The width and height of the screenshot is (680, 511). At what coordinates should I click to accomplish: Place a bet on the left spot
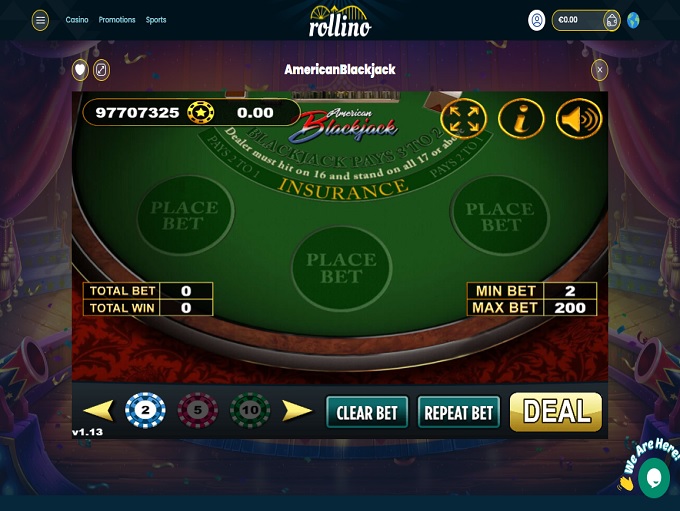[184, 215]
